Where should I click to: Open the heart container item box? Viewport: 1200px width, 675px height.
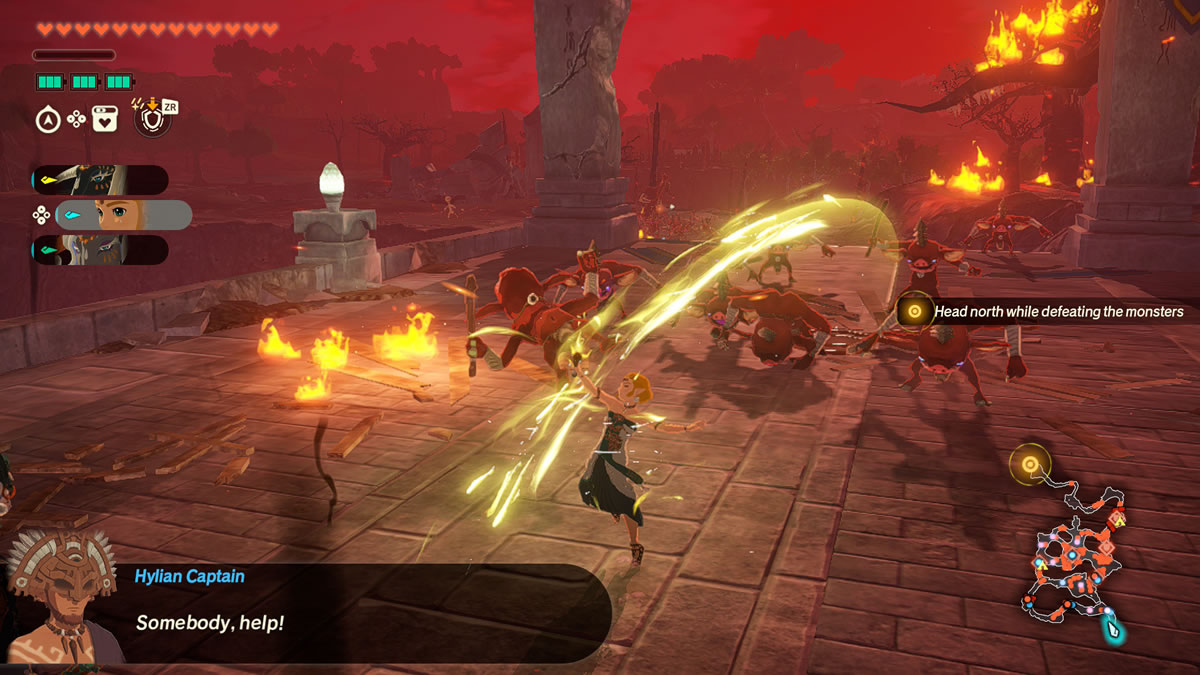[x=106, y=120]
